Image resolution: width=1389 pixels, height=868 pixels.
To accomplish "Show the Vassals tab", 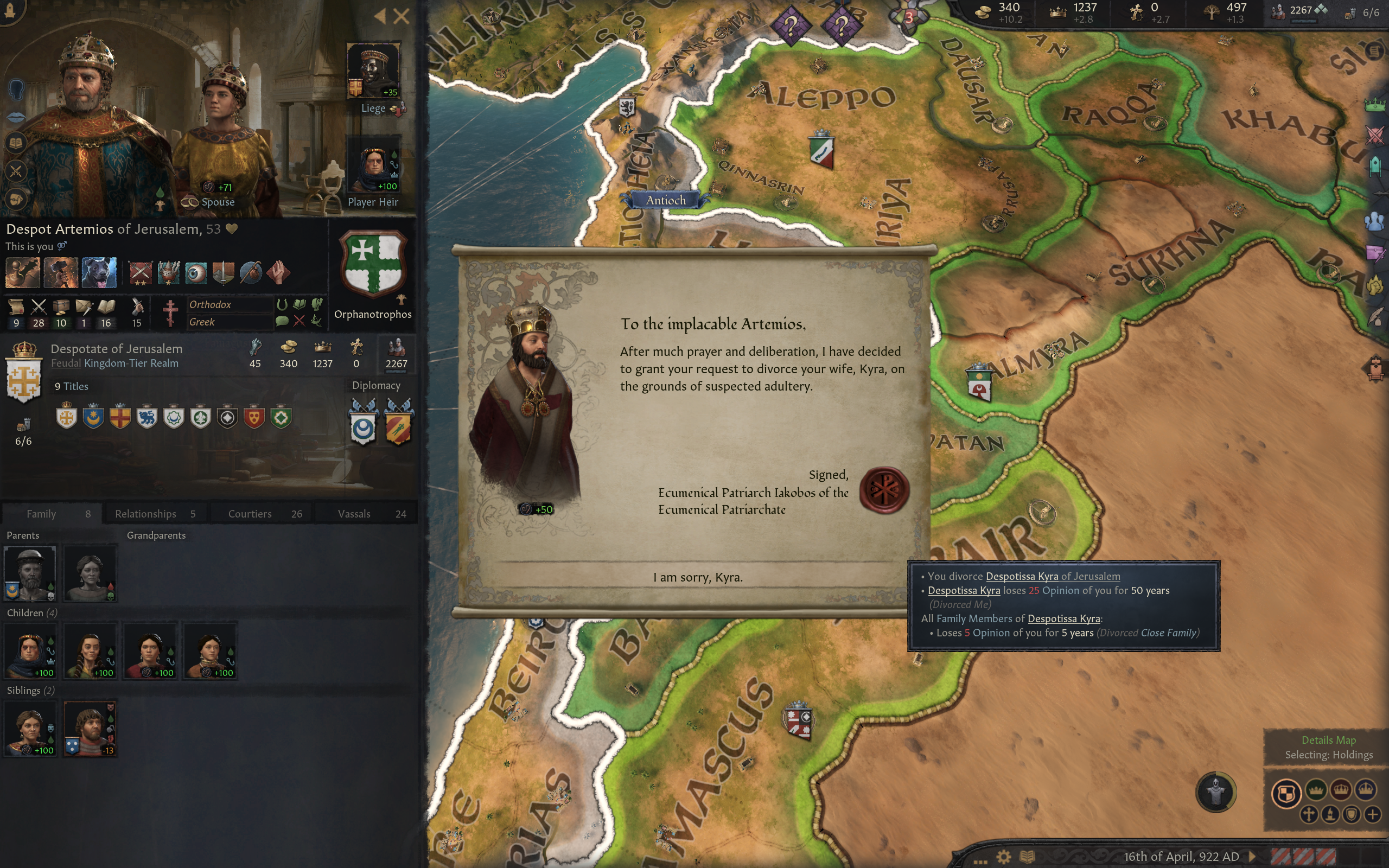I will tap(371, 514).
